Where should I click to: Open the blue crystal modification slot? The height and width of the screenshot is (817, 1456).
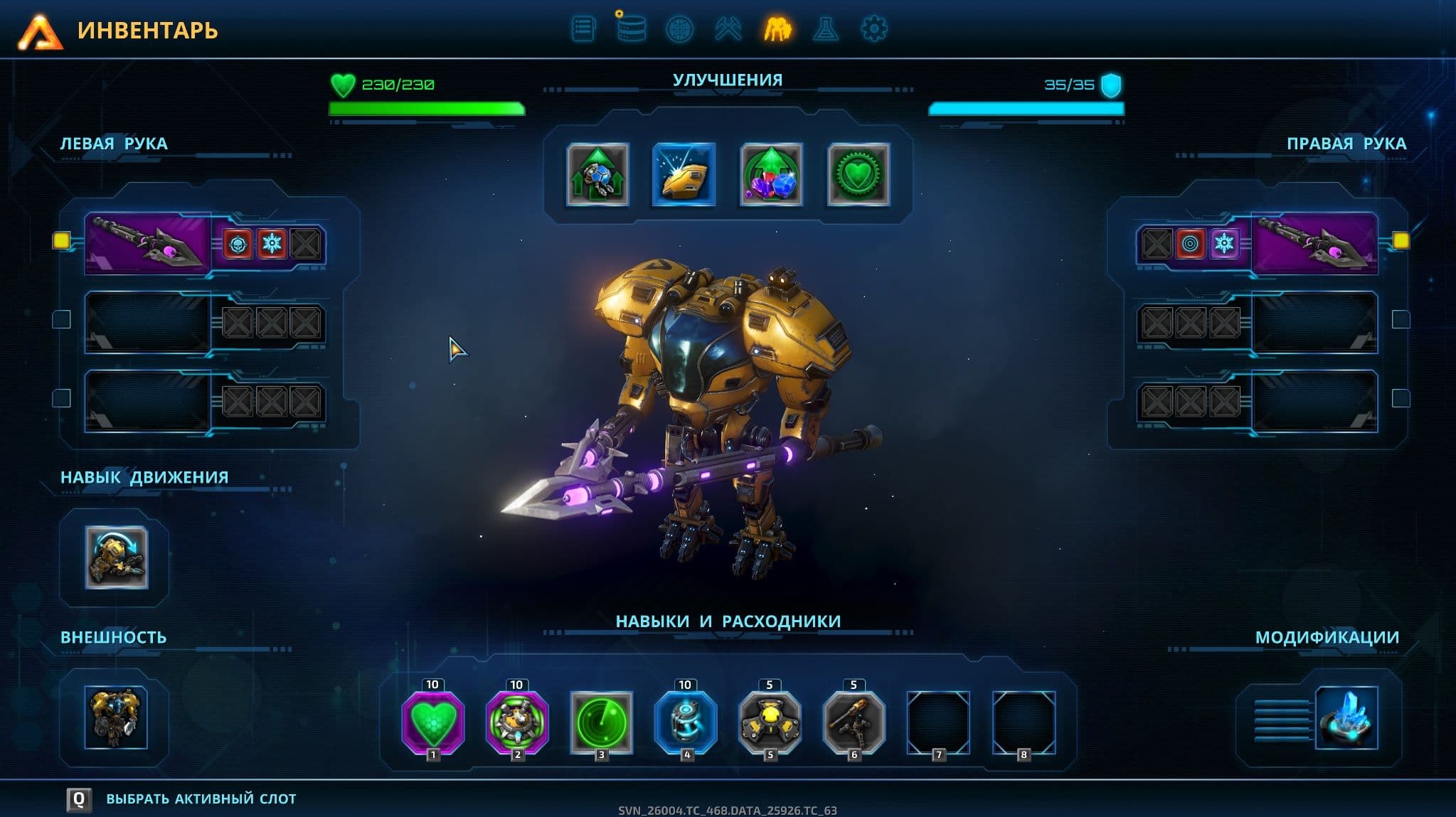click(x=1346, y=717)
